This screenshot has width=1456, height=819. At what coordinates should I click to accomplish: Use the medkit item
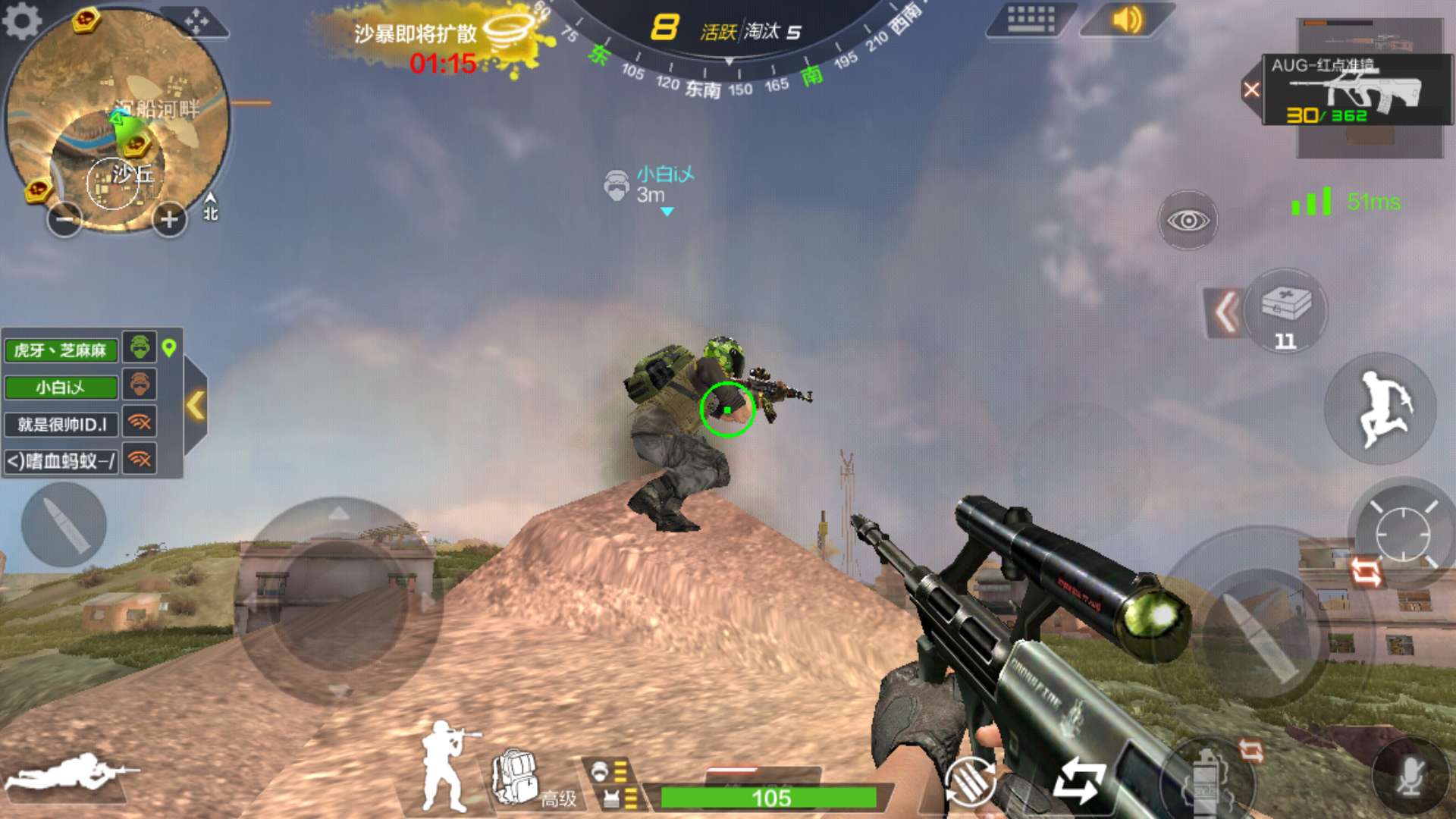pyautogui.click(x=1286, y=310)
